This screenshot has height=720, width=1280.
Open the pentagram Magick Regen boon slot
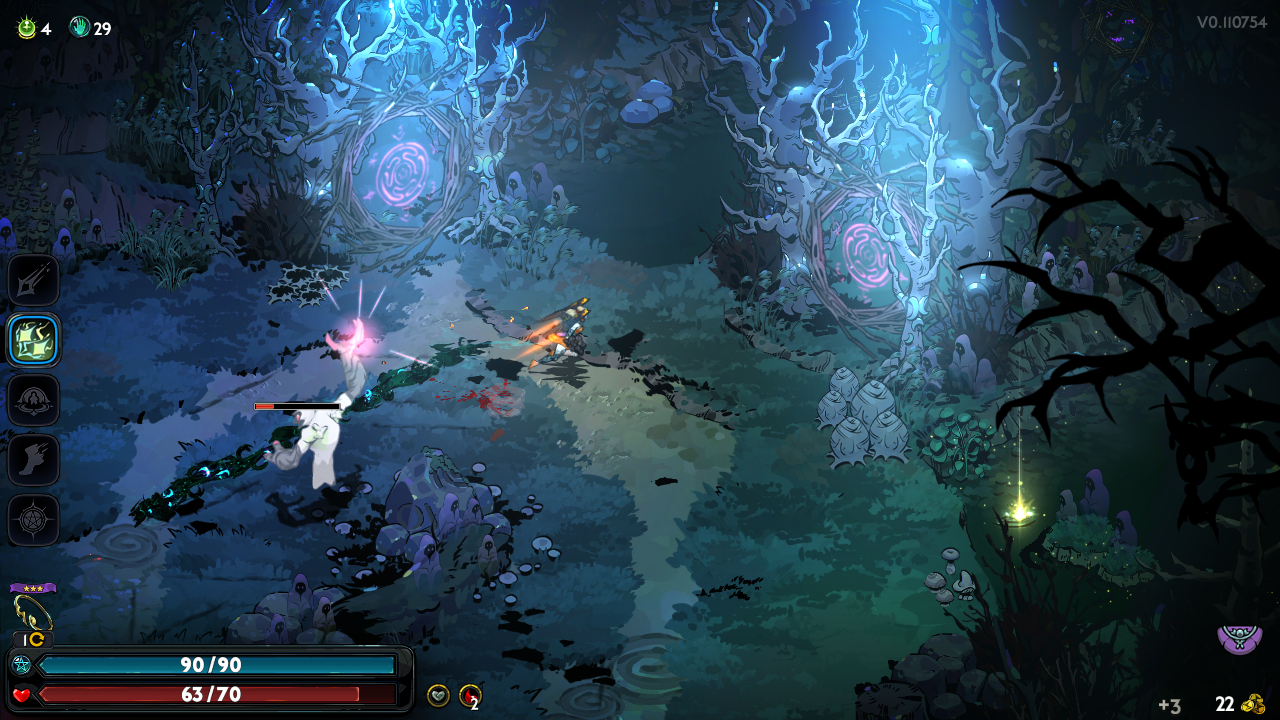[34, 520]
